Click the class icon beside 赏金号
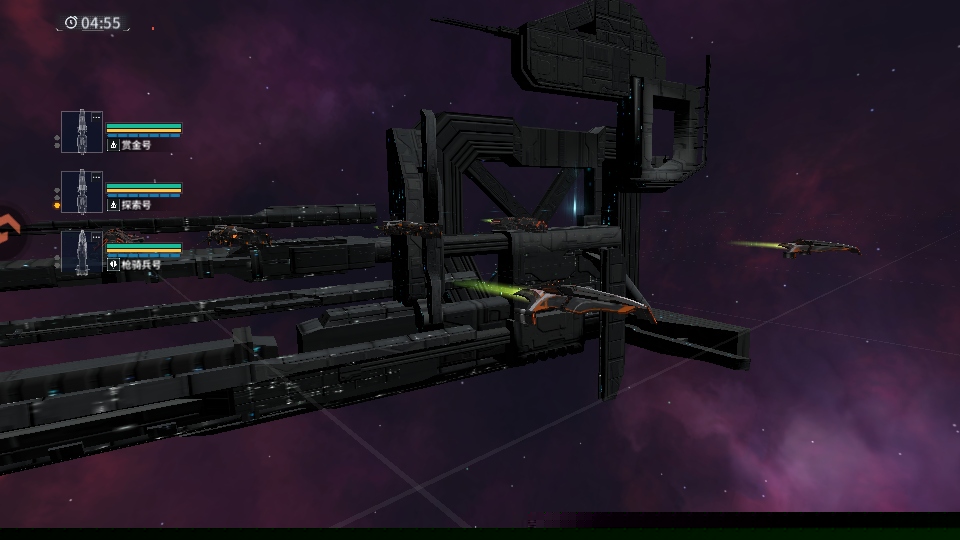This screenshot has height=540, width=960. tap(113, 145)
